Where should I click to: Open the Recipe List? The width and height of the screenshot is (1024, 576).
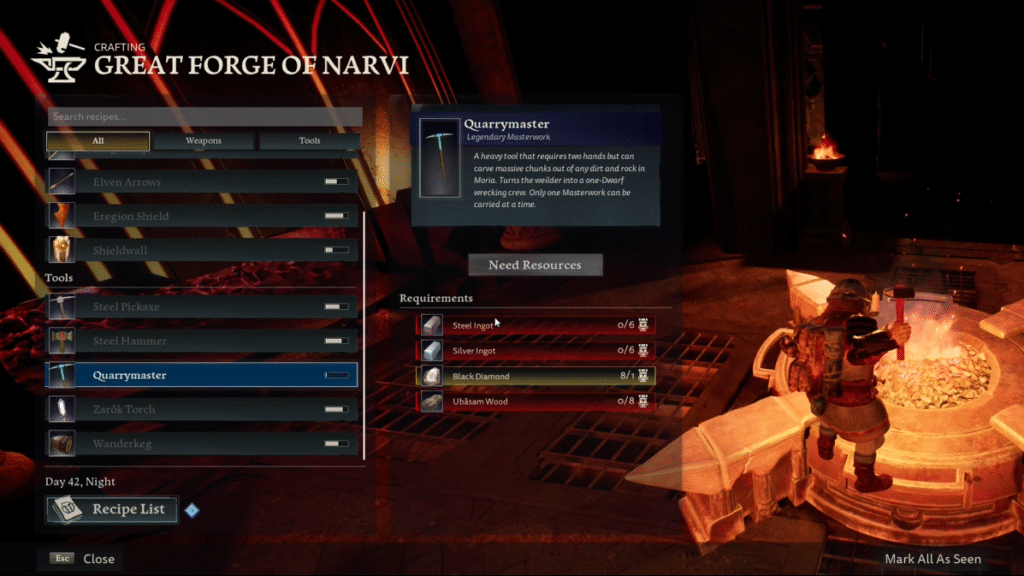pos(112,510)
